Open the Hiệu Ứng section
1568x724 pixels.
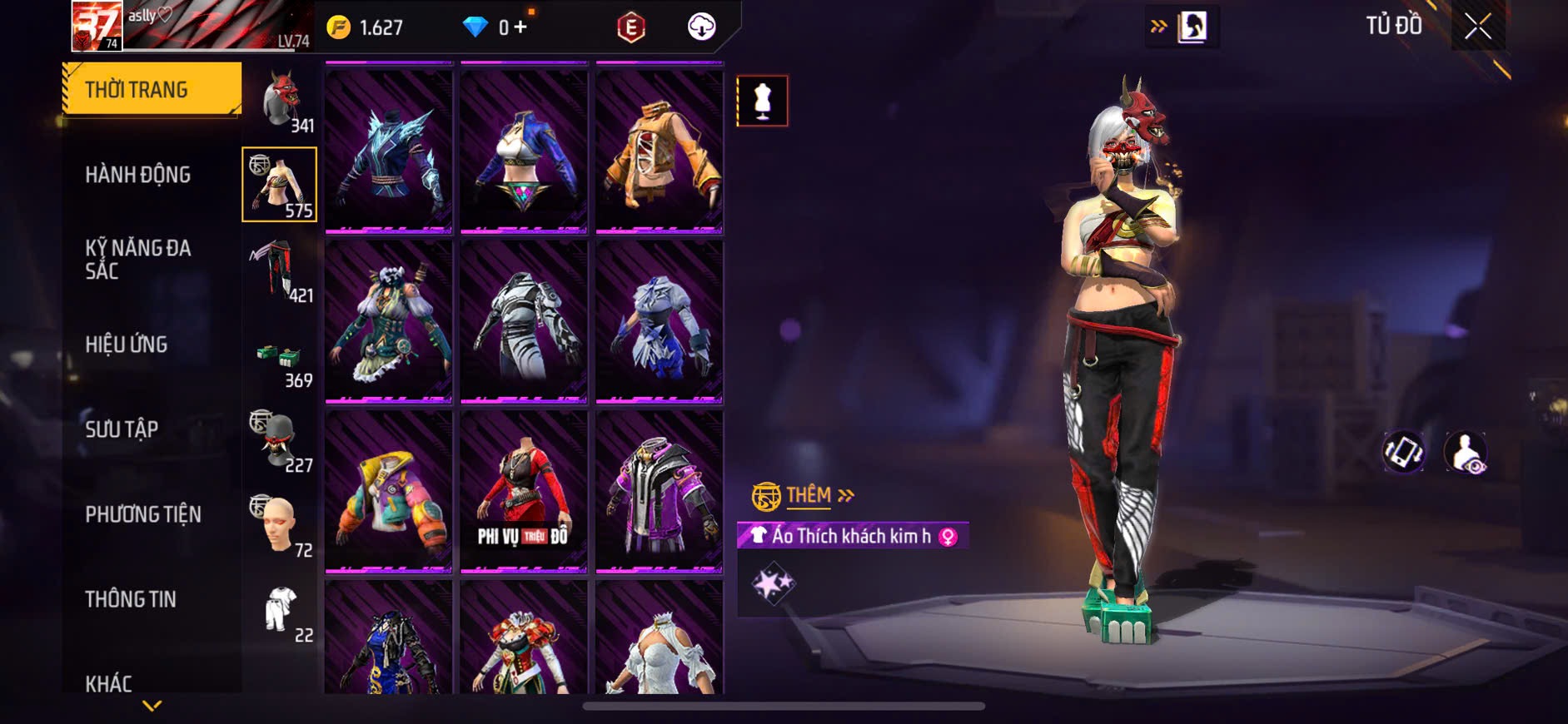127,345
